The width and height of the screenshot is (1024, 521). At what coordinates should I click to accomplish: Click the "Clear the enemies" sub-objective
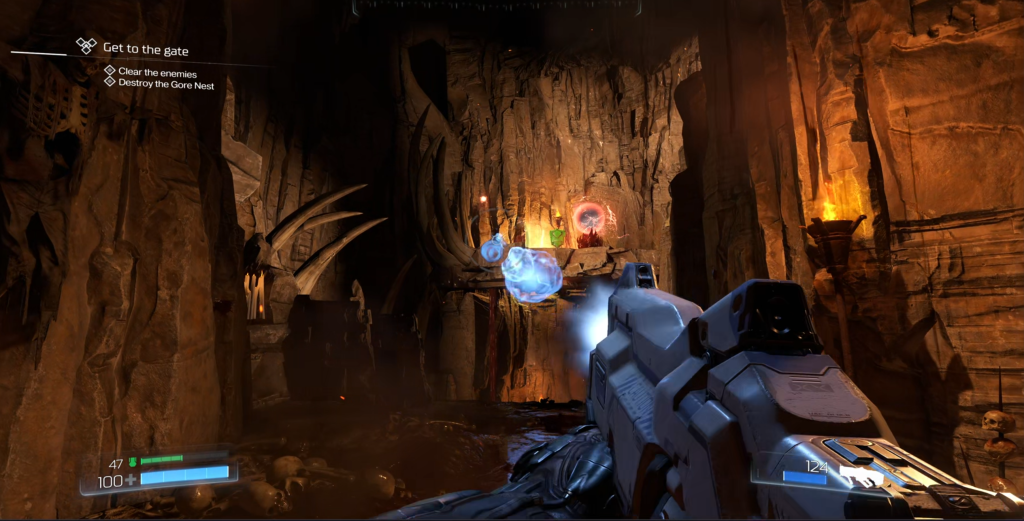[156, 72]
